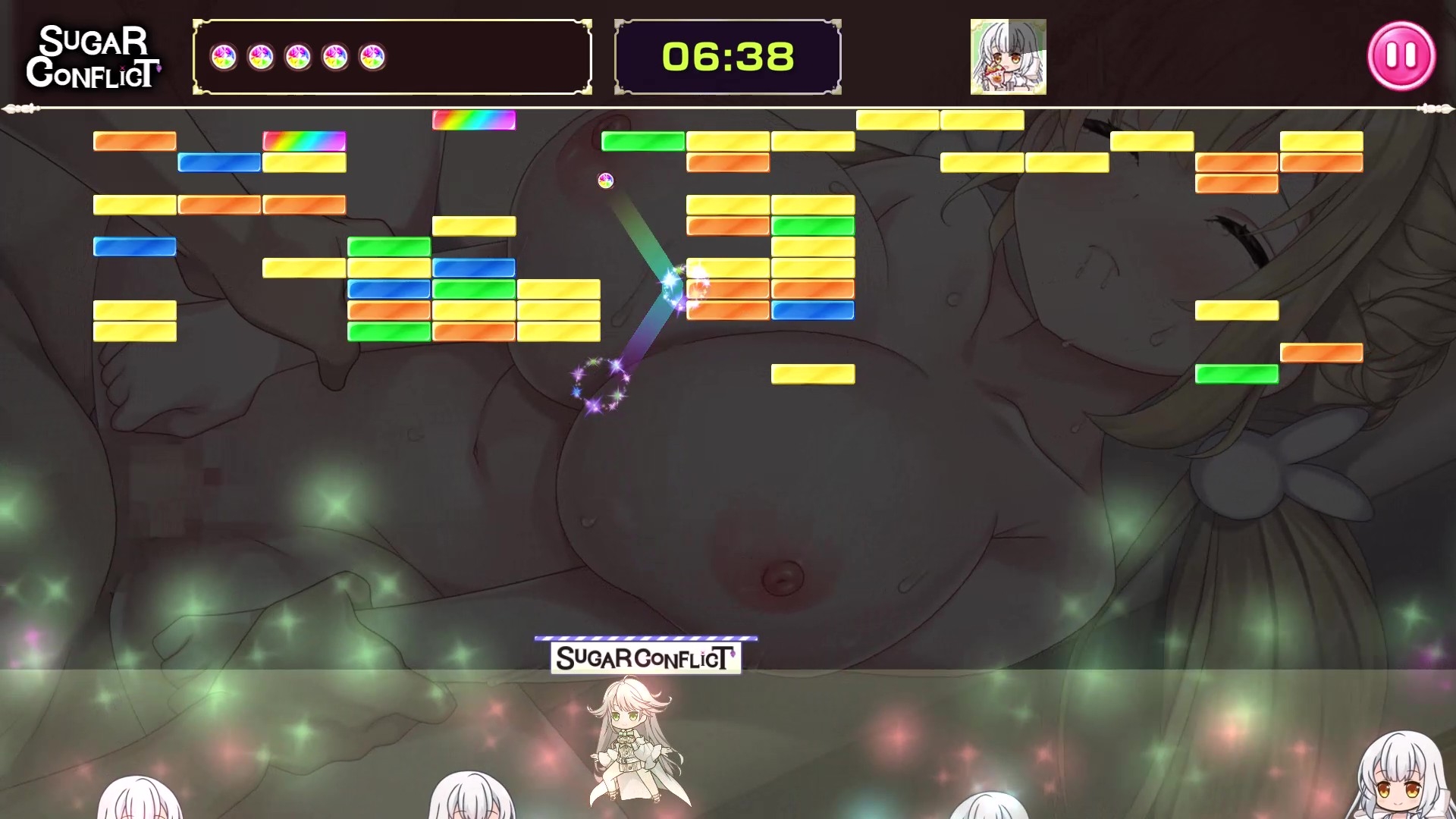Click the lone yellow brick below the brick cluster
This screenshot has height=819, width=1456.
[x=813, y=372]
